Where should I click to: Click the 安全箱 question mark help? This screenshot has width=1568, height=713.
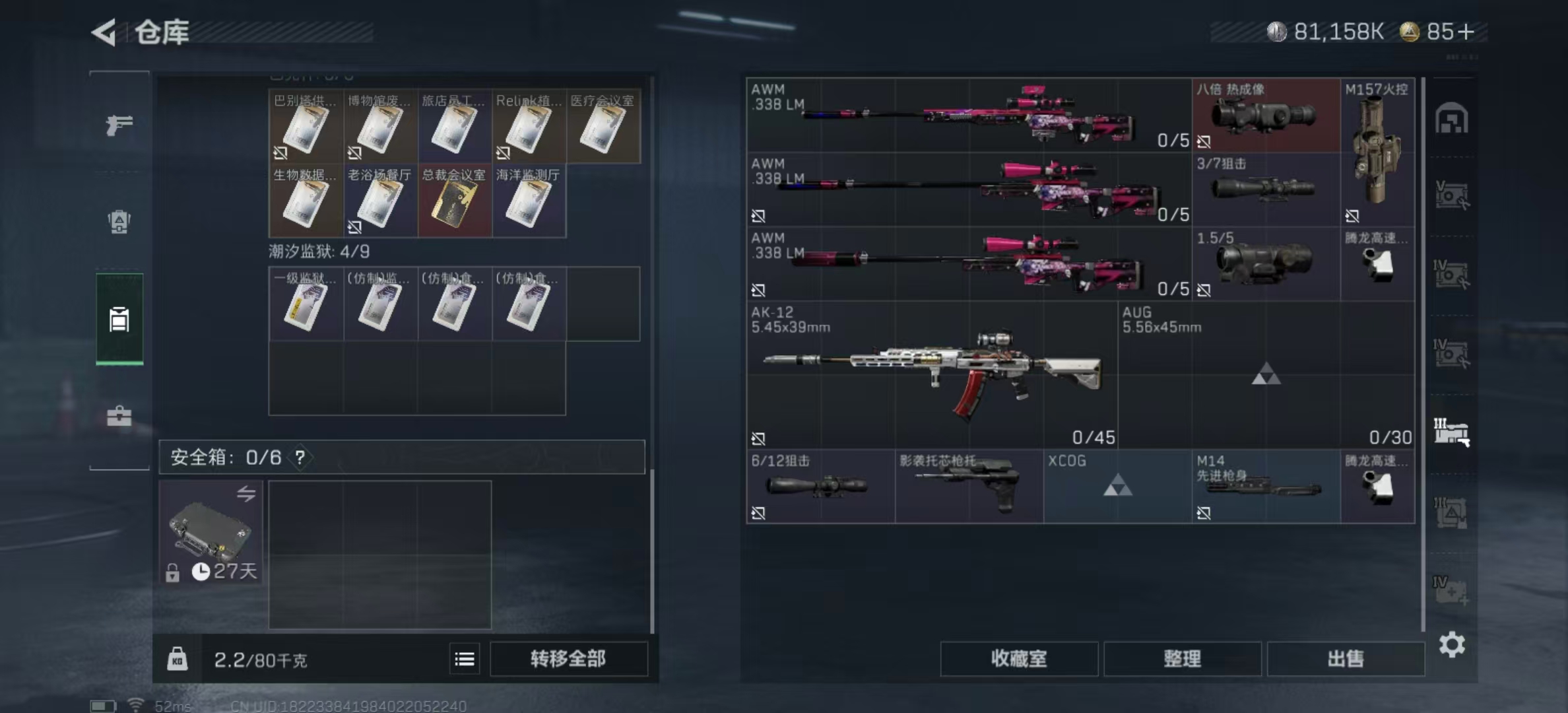click(300, 457)
